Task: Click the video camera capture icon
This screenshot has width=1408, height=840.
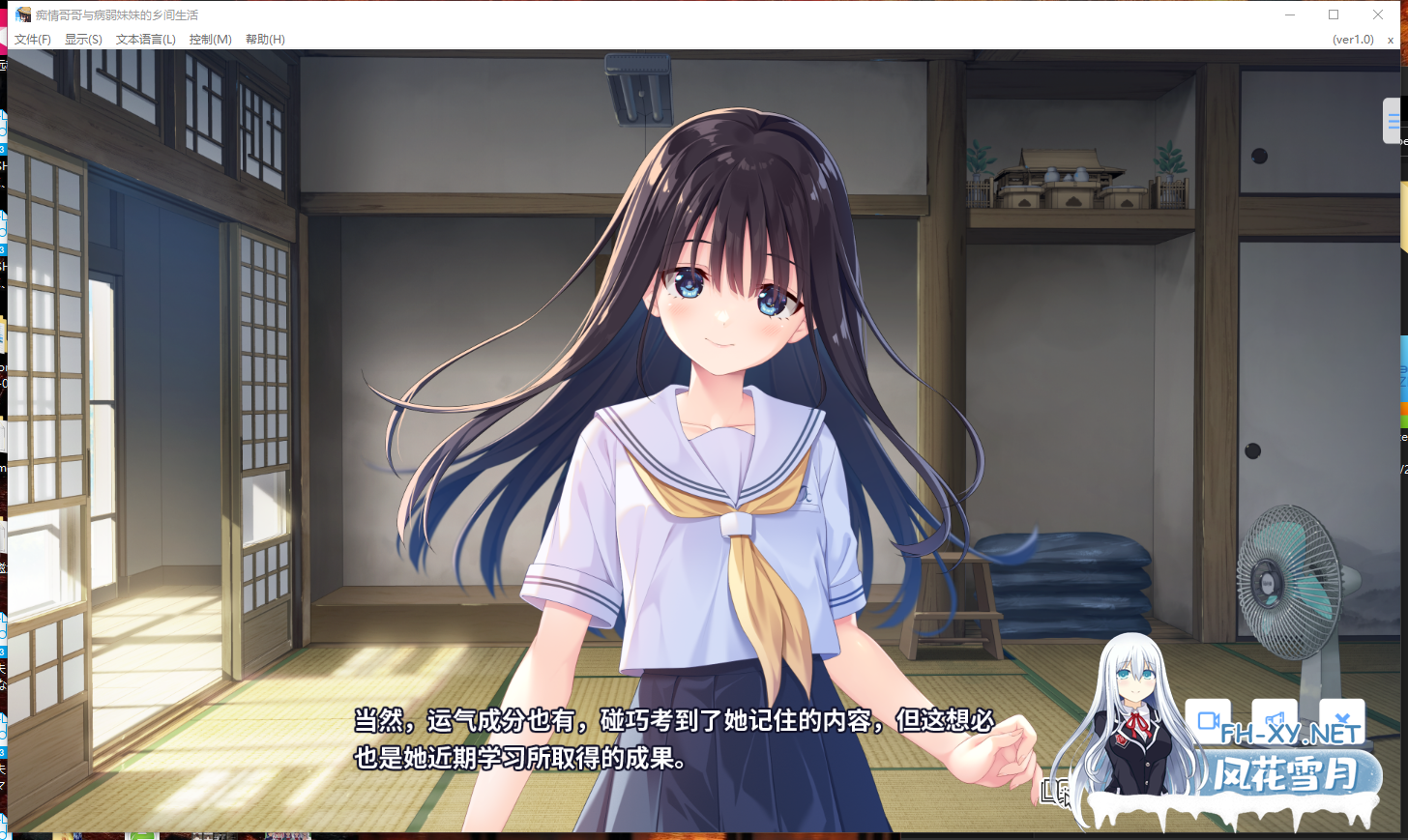Action: [x=1208, y=719]
